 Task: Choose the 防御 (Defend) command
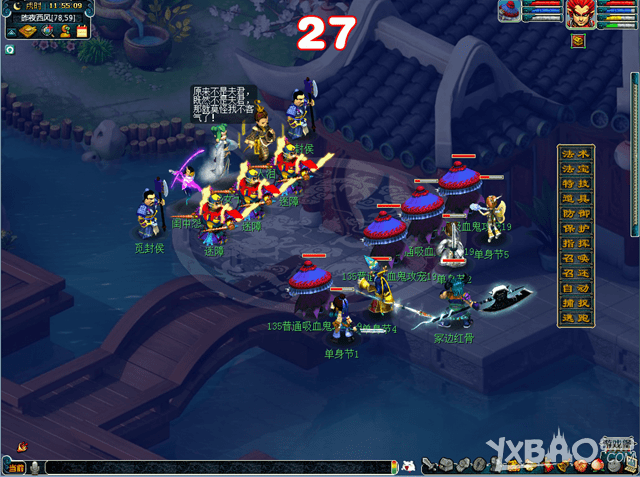pyautogui.click(x=579, y=214)
